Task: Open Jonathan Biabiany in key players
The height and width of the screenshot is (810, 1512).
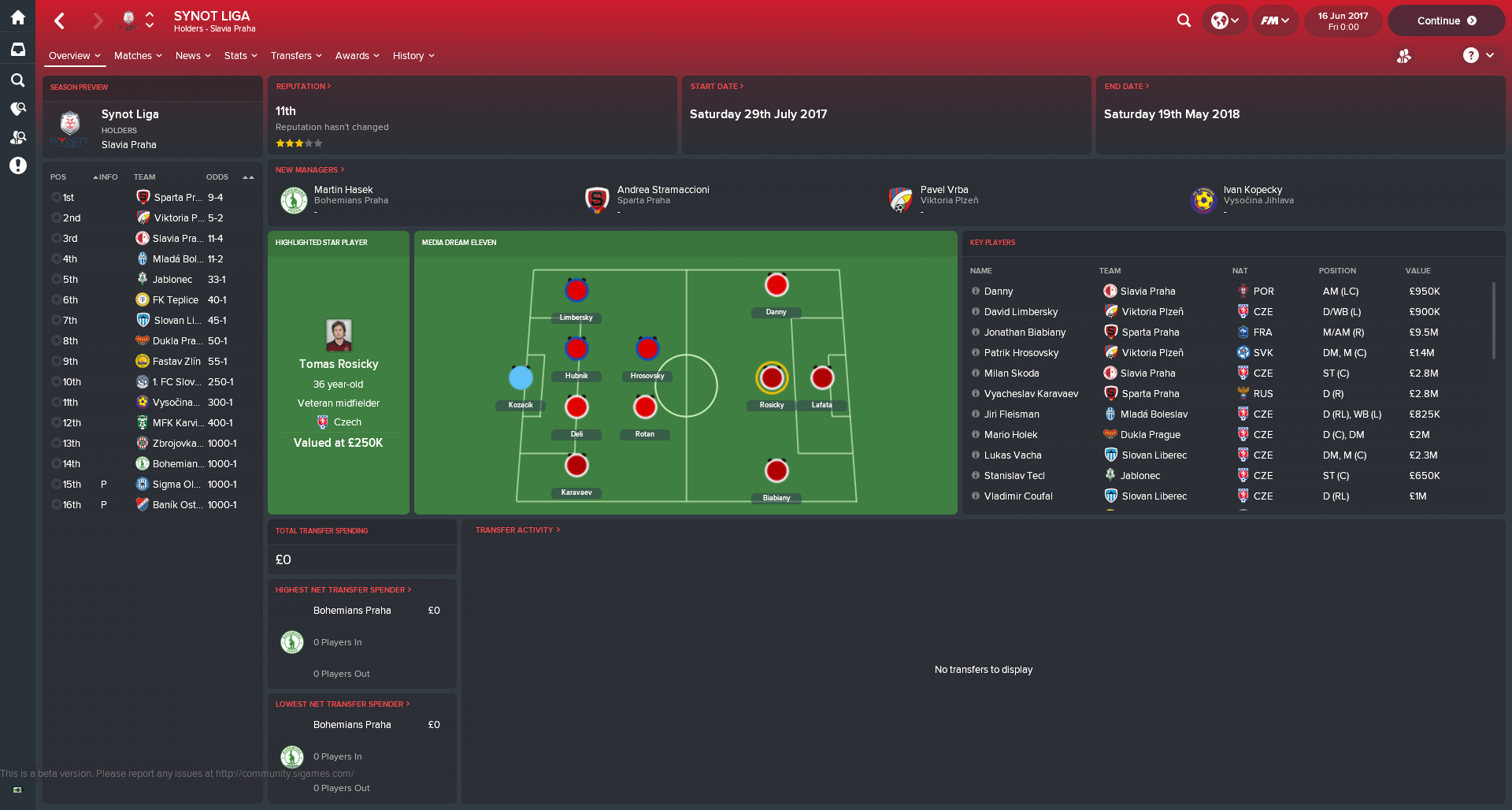Action: pyautogui.click(x=1025, y=333)
